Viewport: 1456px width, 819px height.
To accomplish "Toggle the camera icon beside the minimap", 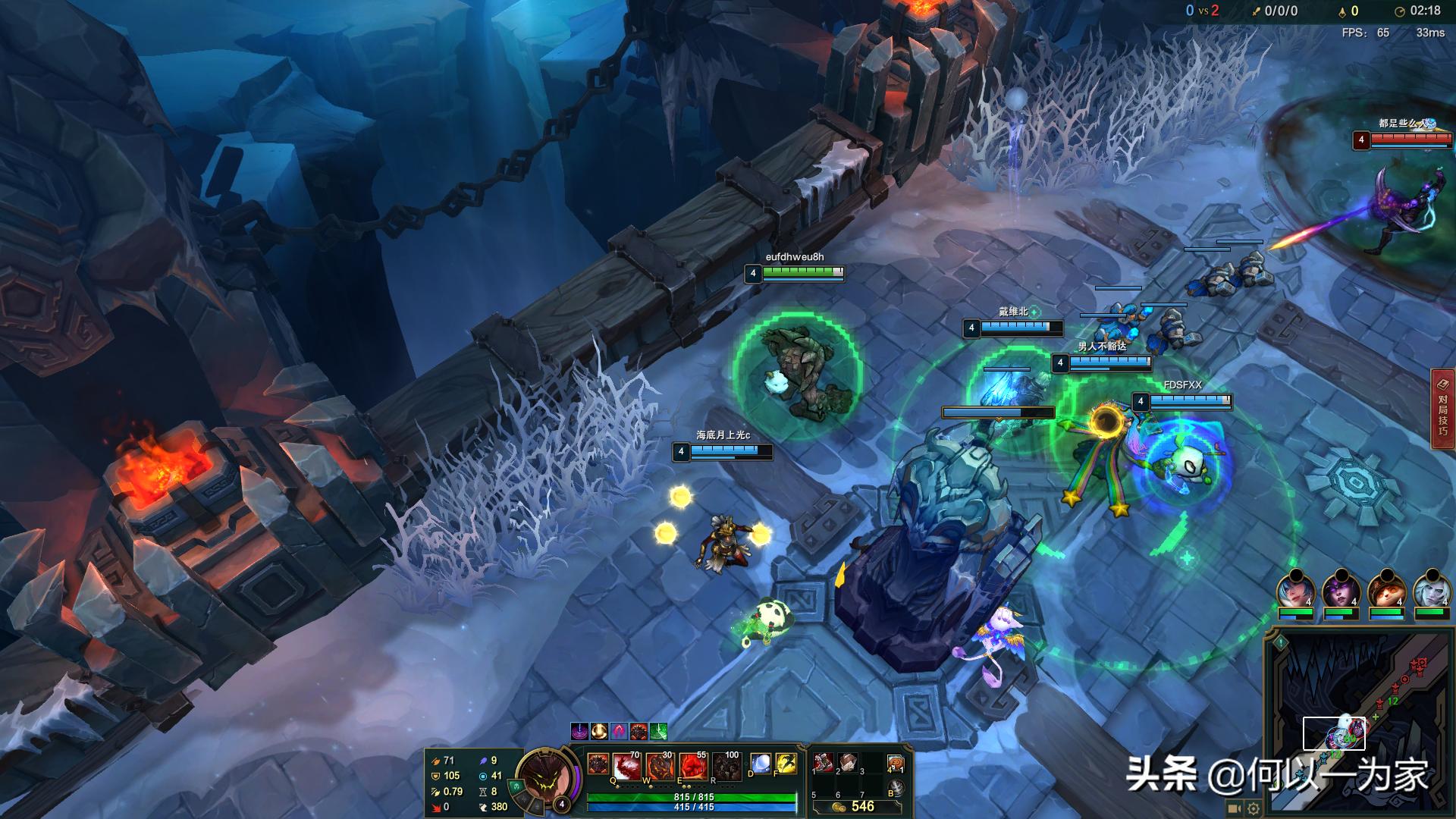I will pyautogui.click(x=1235, y=808).
